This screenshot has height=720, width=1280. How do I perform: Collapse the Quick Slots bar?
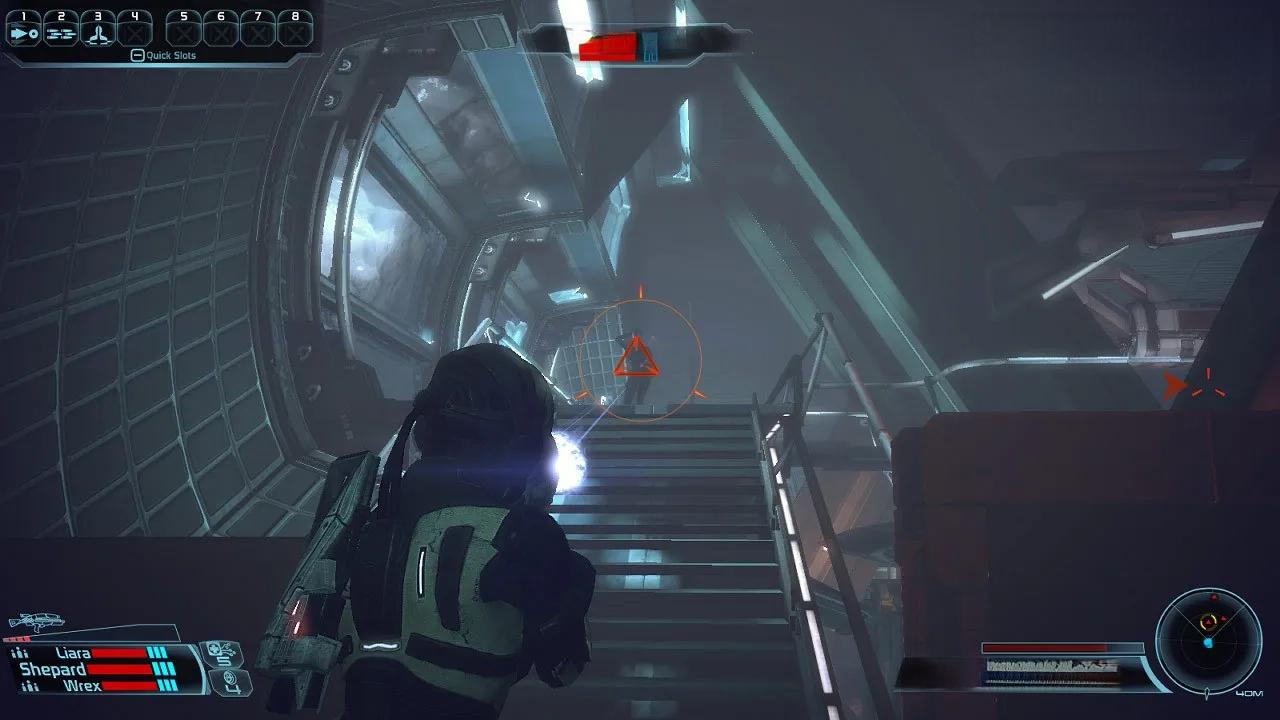point(138,56)
